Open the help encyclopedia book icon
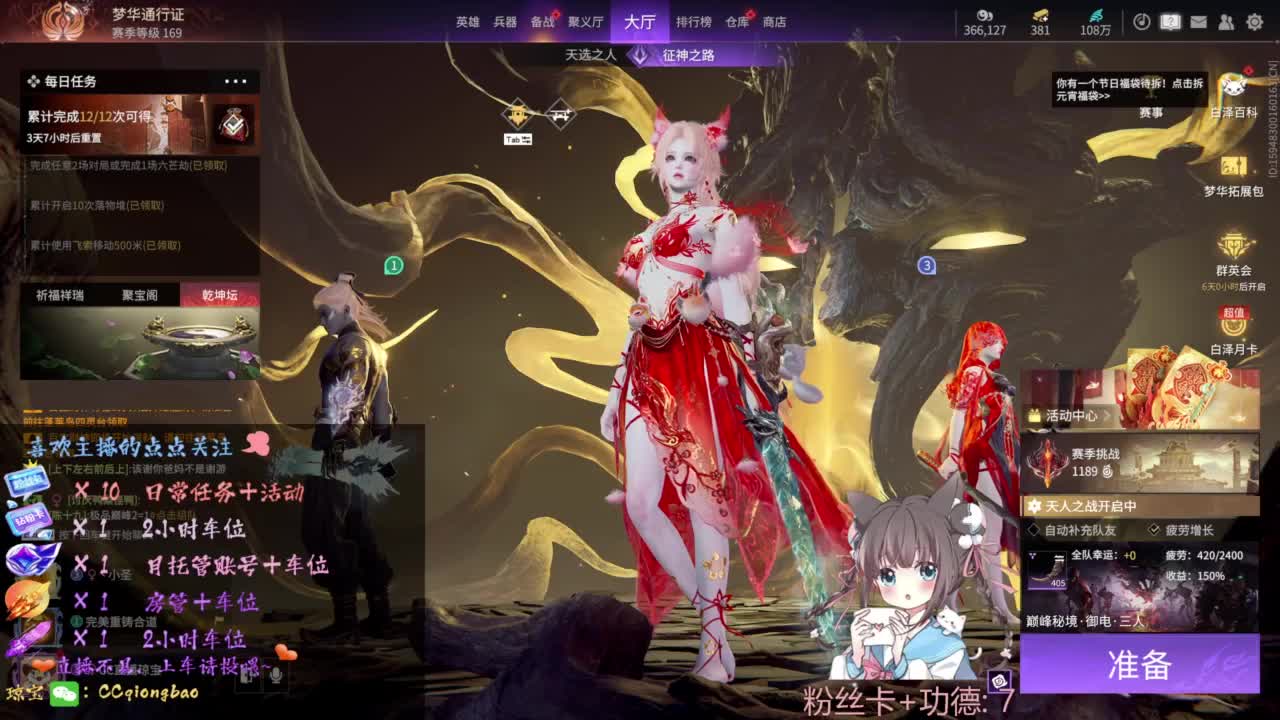 (x=1170, y=22)
